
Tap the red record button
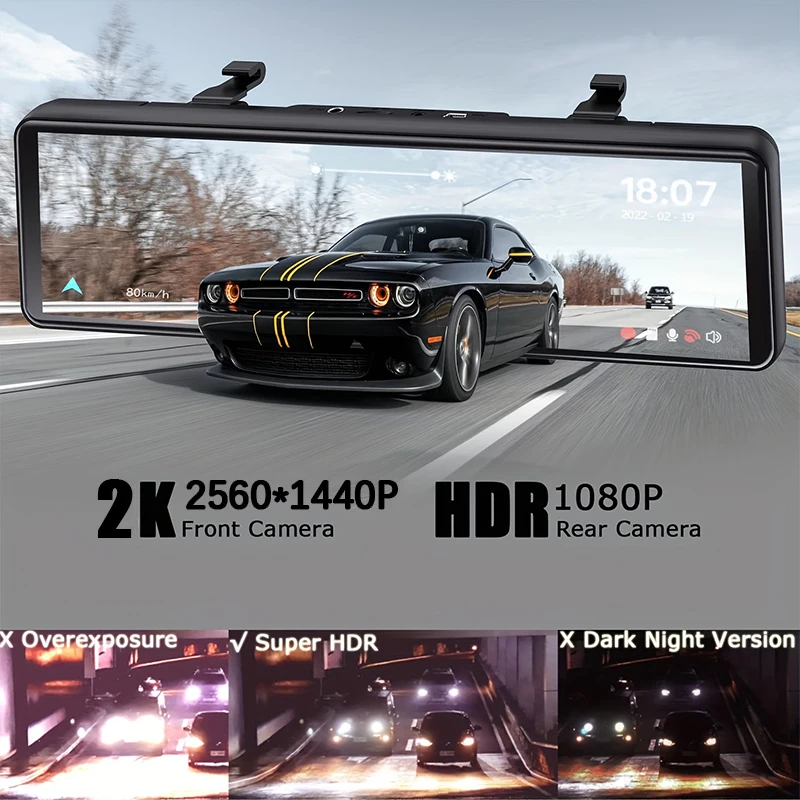629,335
